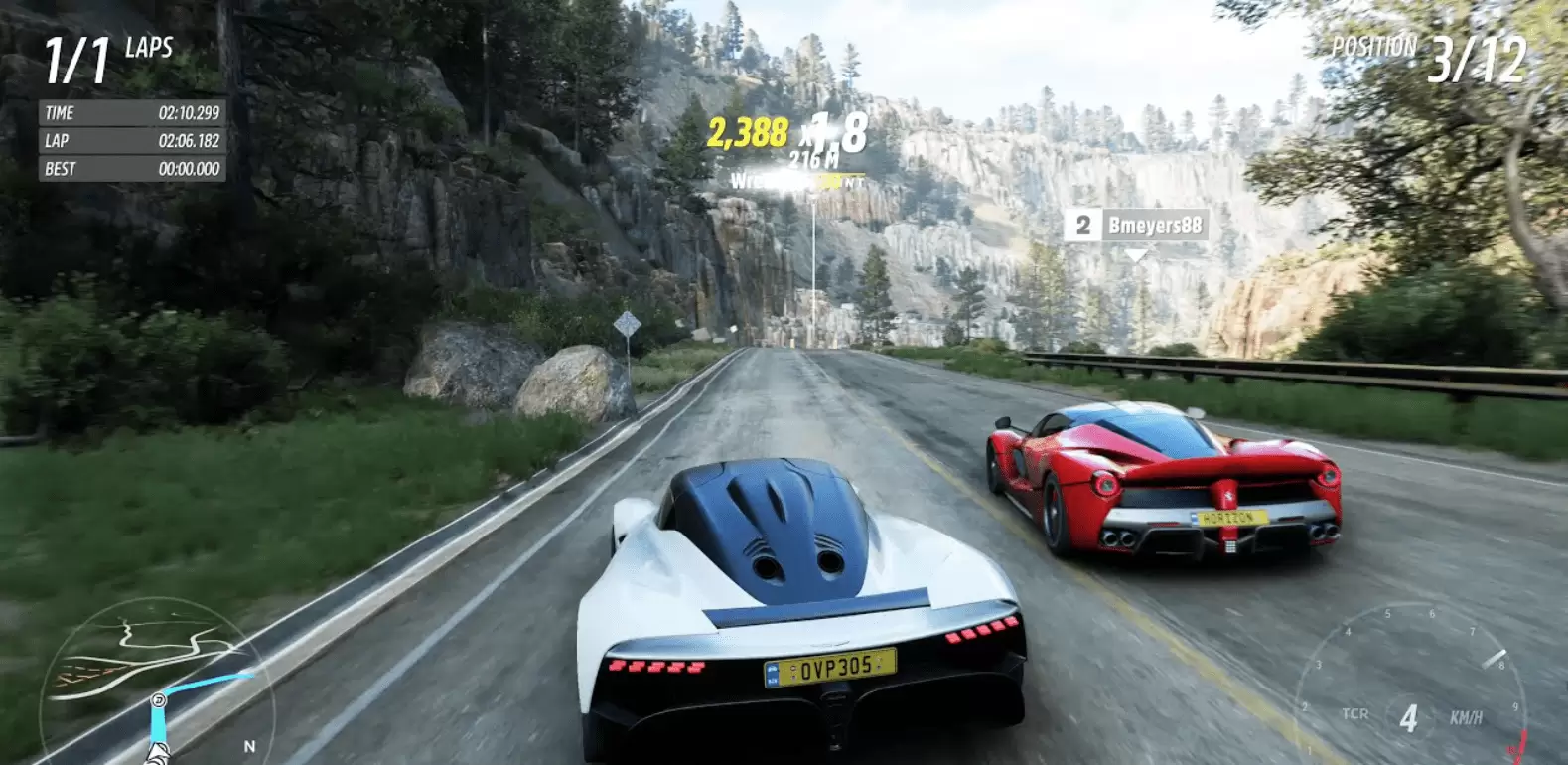Click the Bmeyers88 player name banner
The height and width of the screenshot is (765, 1568).
[x=1157, y=226]
